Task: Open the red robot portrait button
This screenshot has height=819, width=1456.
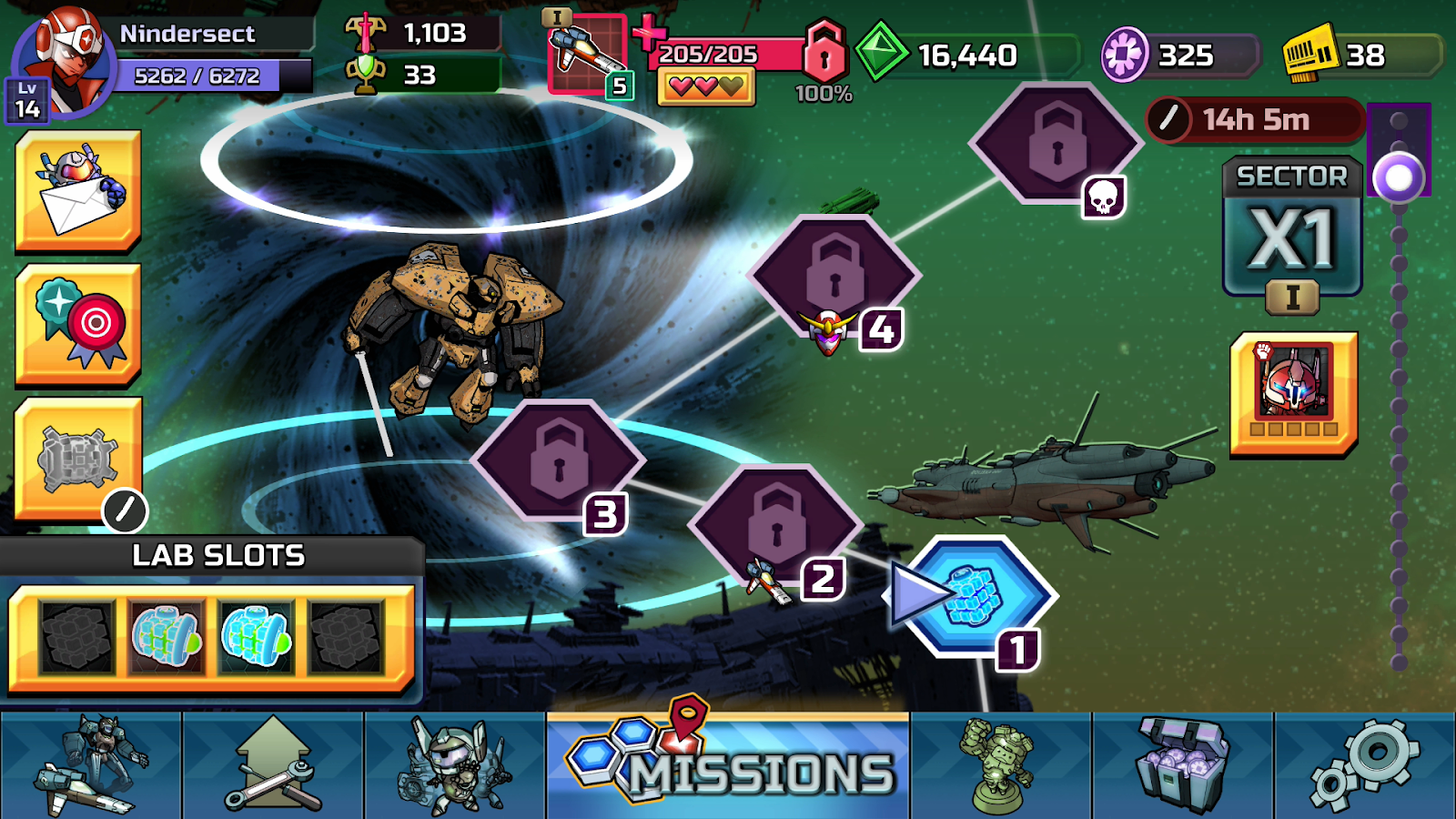Action: 1293,392
